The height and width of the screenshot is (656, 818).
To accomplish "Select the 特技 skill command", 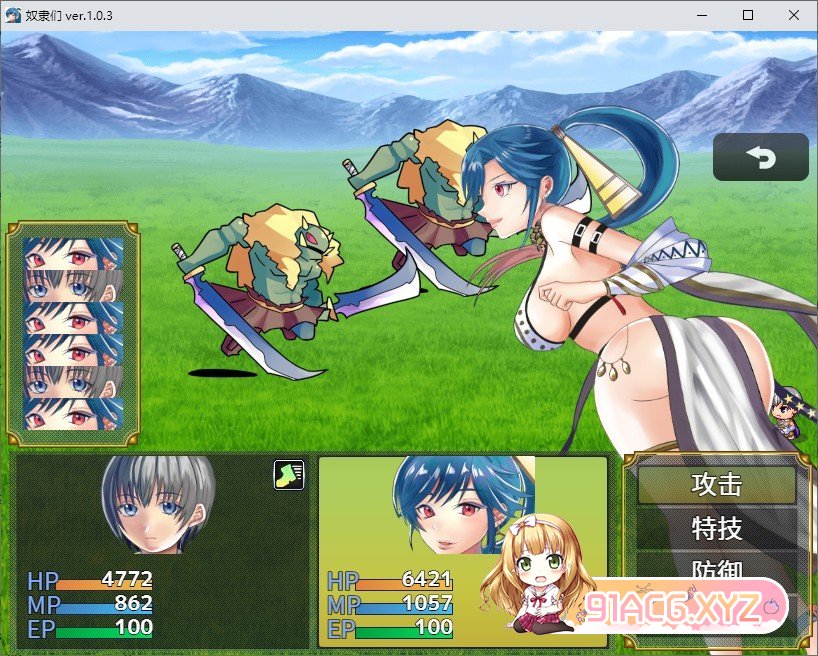I will click(x=717, y=527).
